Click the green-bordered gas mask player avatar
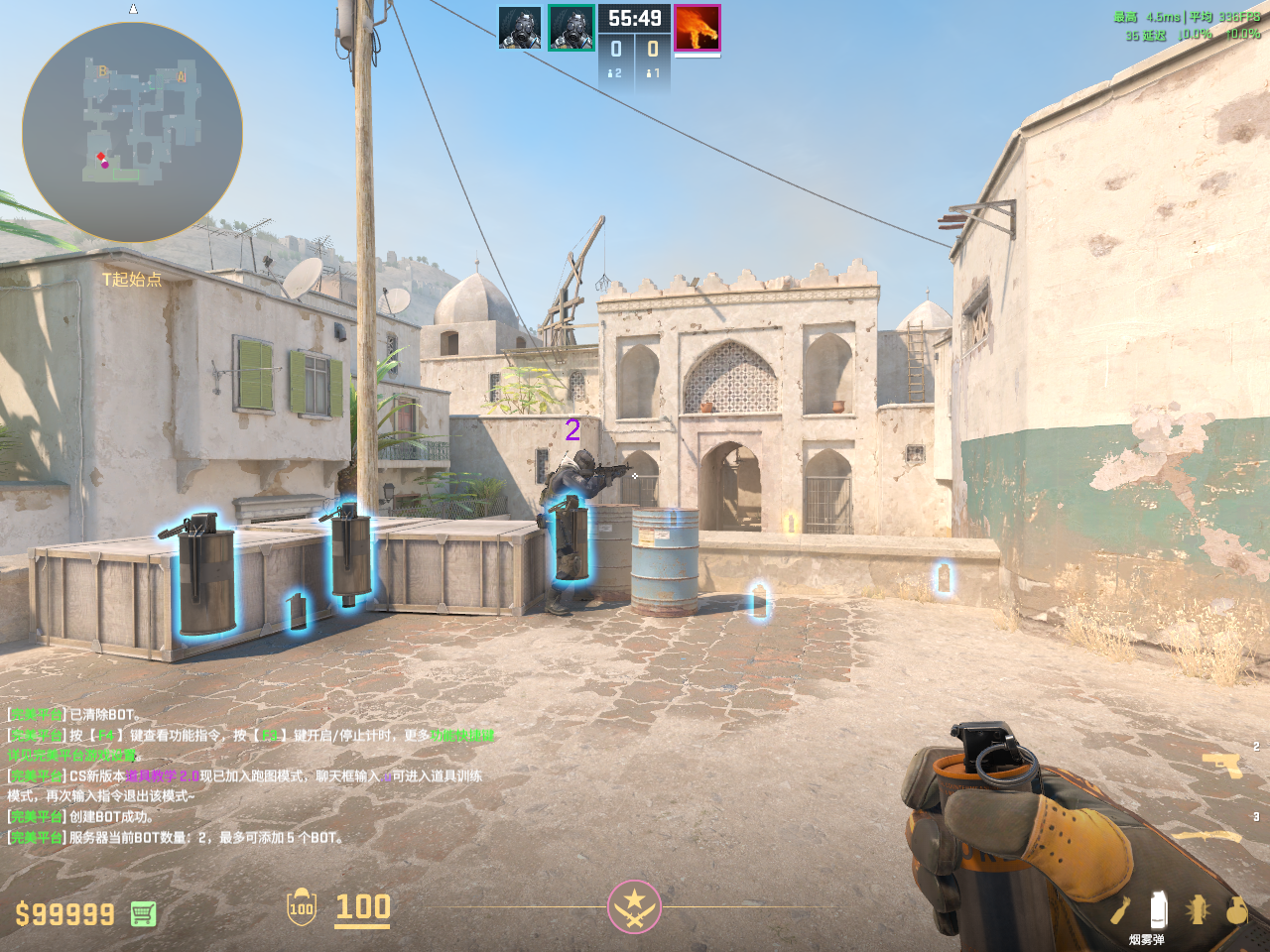This screenshot has height=952, width=1270. click(x=571, y=28)
